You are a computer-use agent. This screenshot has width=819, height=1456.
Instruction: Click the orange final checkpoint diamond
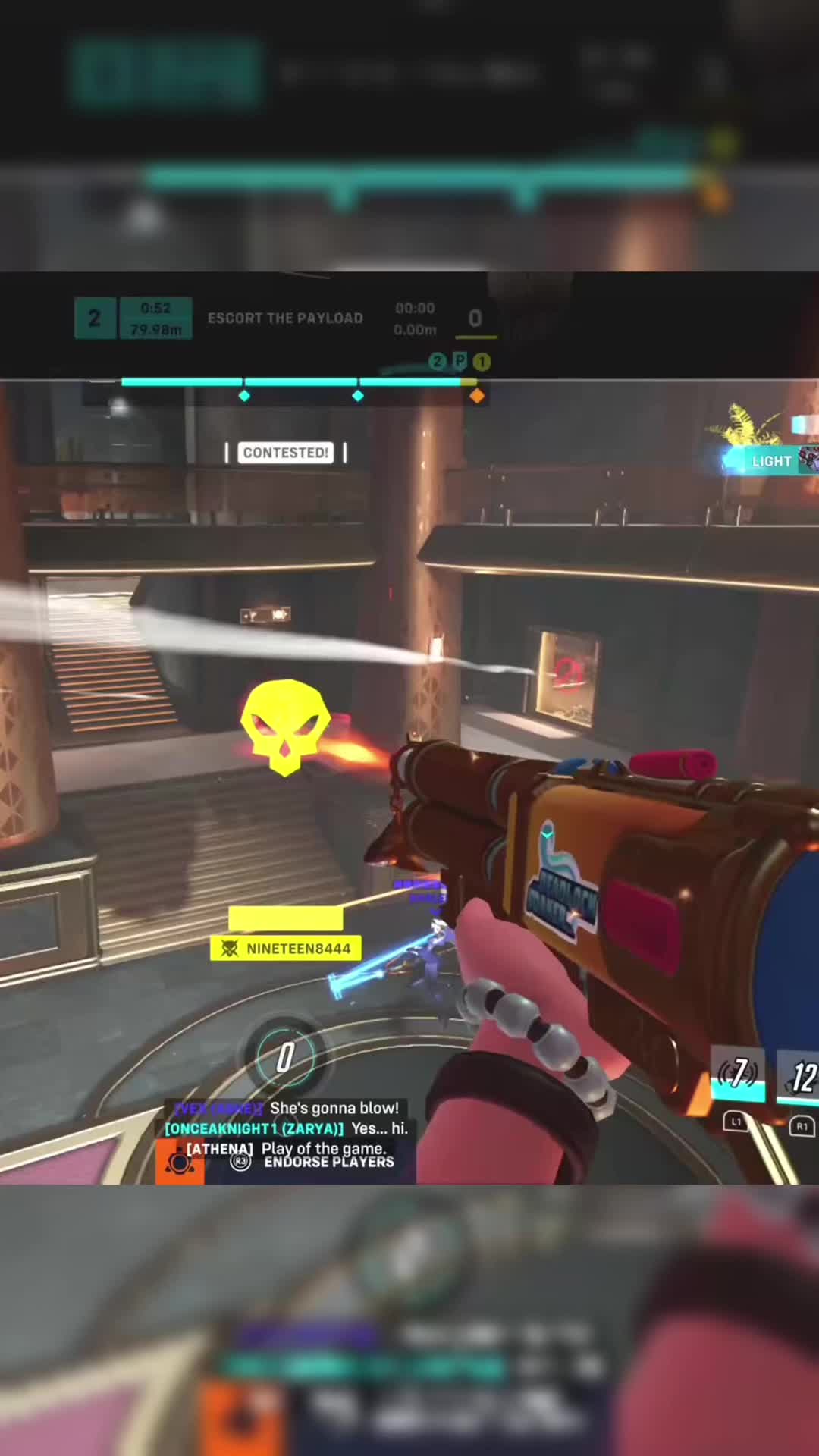(477, 396)
